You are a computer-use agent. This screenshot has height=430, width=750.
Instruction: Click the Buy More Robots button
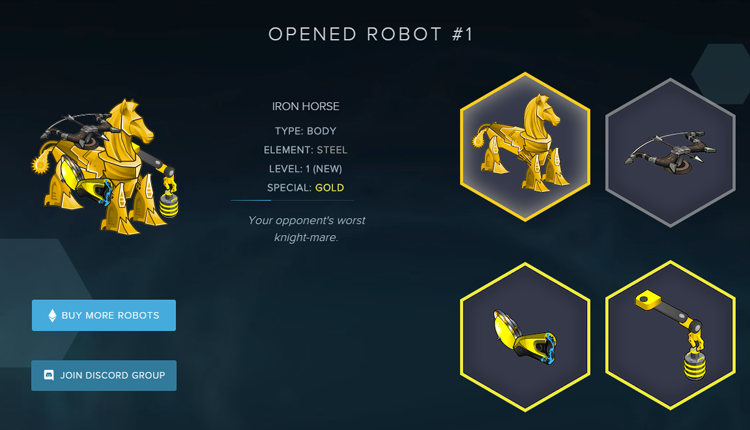[104, 315]
